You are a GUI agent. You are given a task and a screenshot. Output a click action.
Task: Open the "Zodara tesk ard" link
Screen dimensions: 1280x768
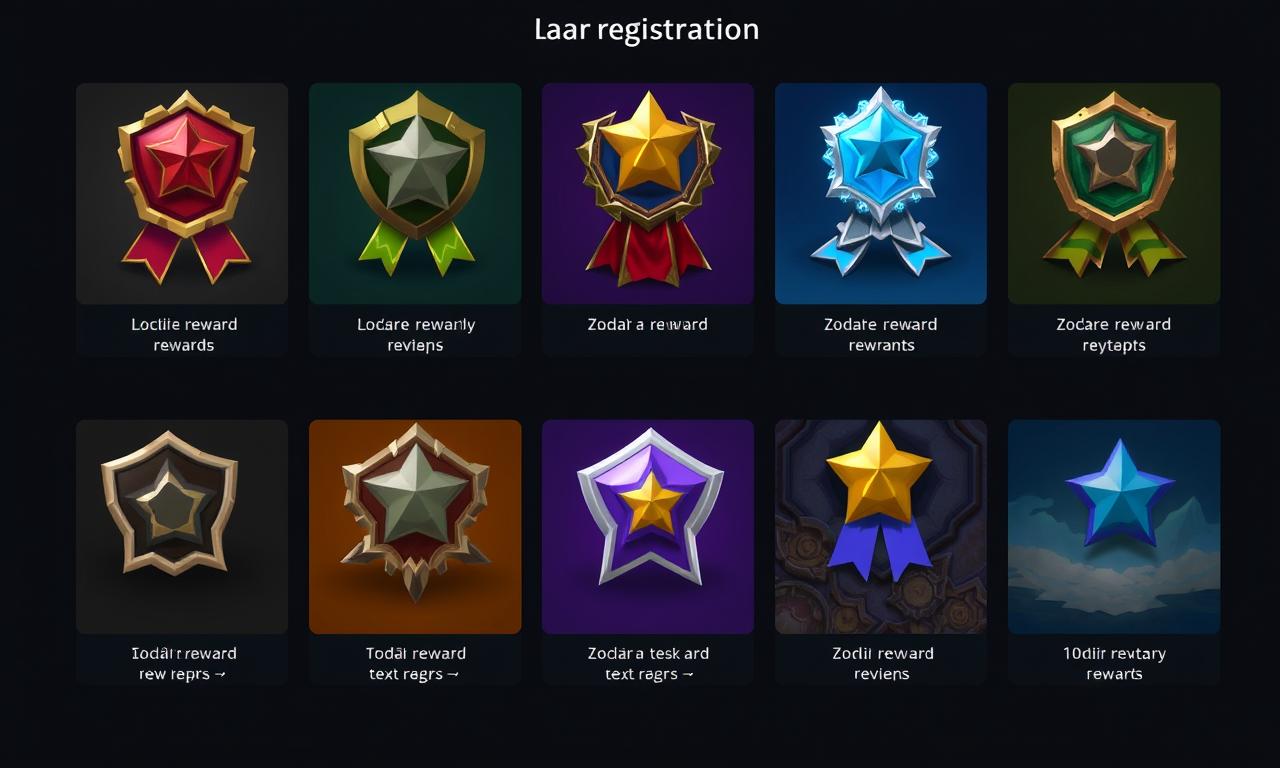coord(648,664)
